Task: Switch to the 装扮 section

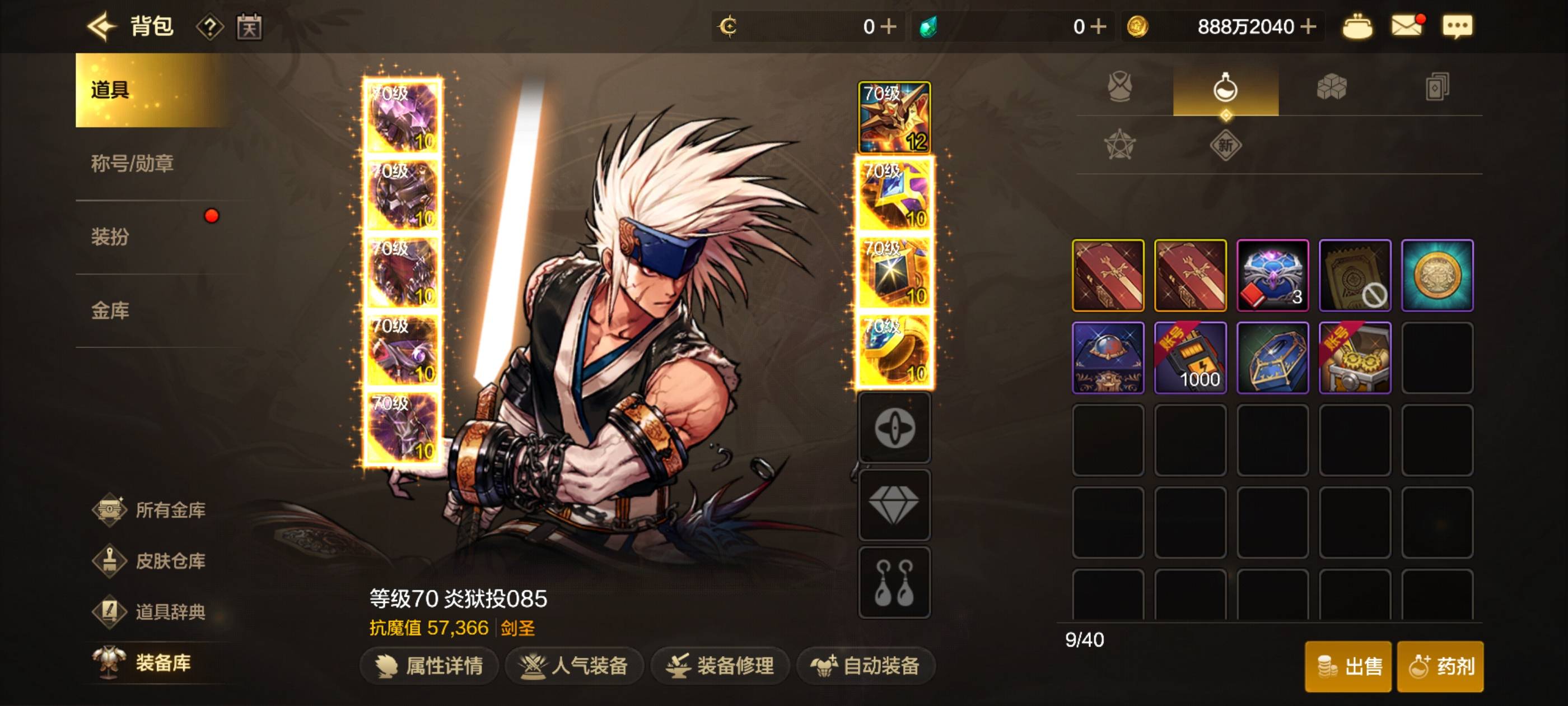Action: click(110, 236)
